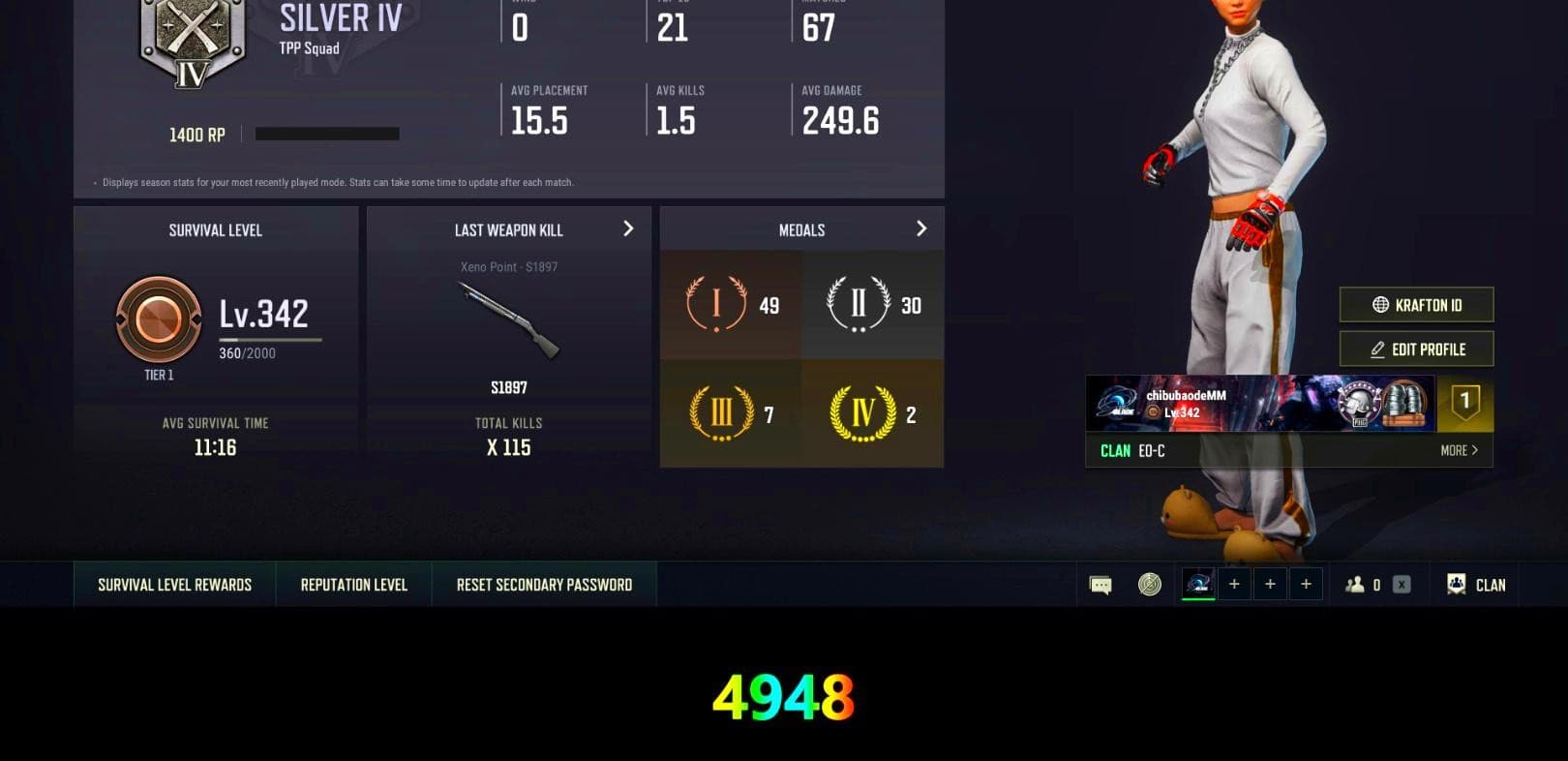Expand the LAST WEAPON KILL panel
Screen dimensions: 1568x761
(x=628, y=228)
